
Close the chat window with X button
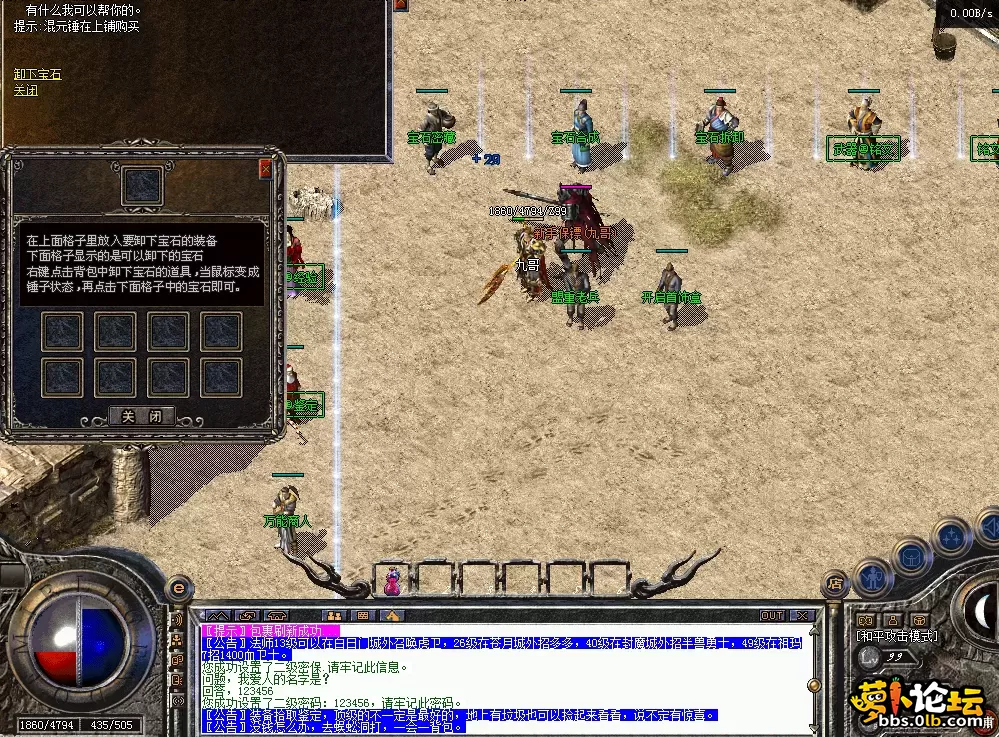802,616
